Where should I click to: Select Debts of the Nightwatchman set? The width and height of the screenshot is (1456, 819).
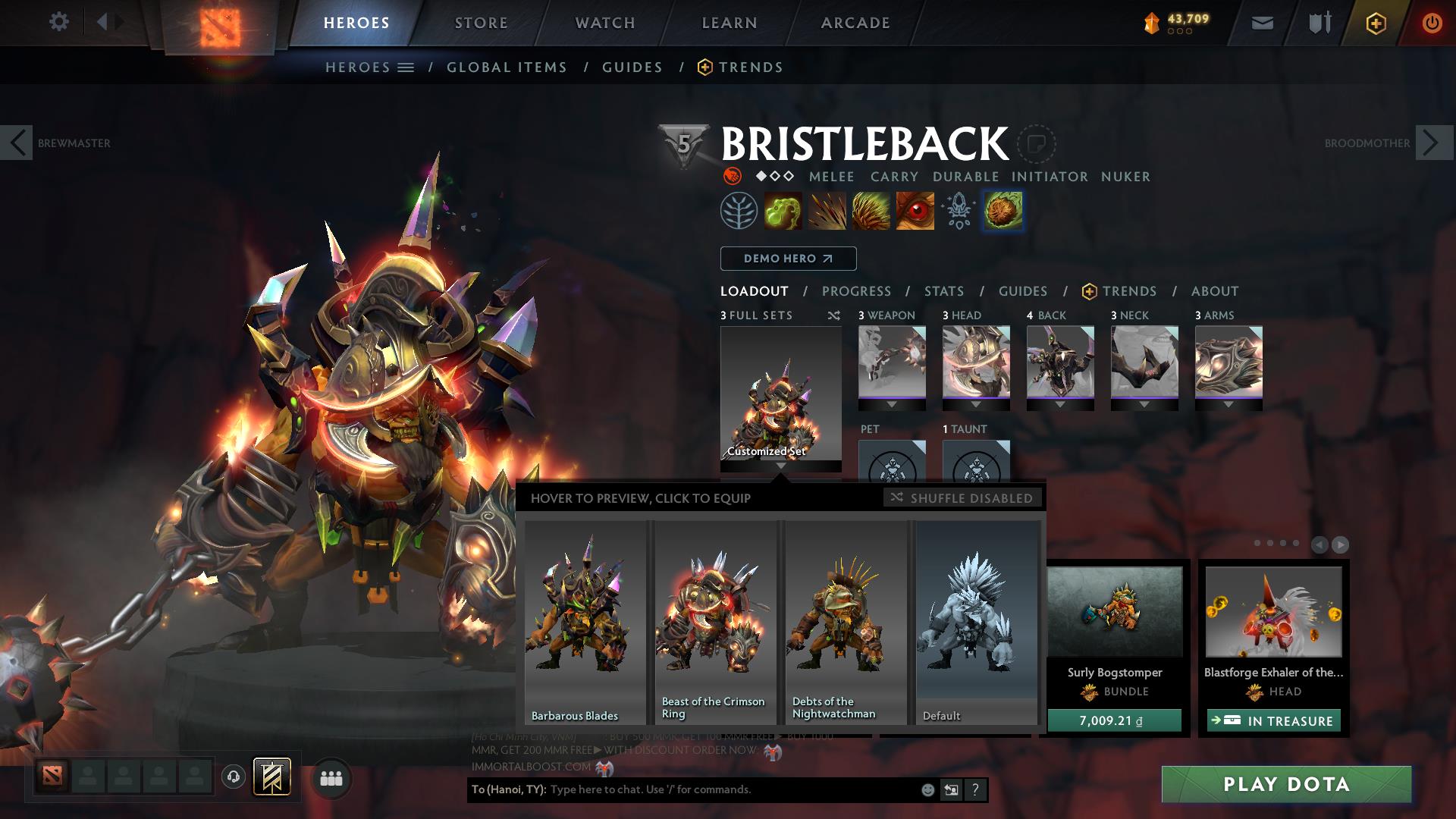(x=846, y=622)
